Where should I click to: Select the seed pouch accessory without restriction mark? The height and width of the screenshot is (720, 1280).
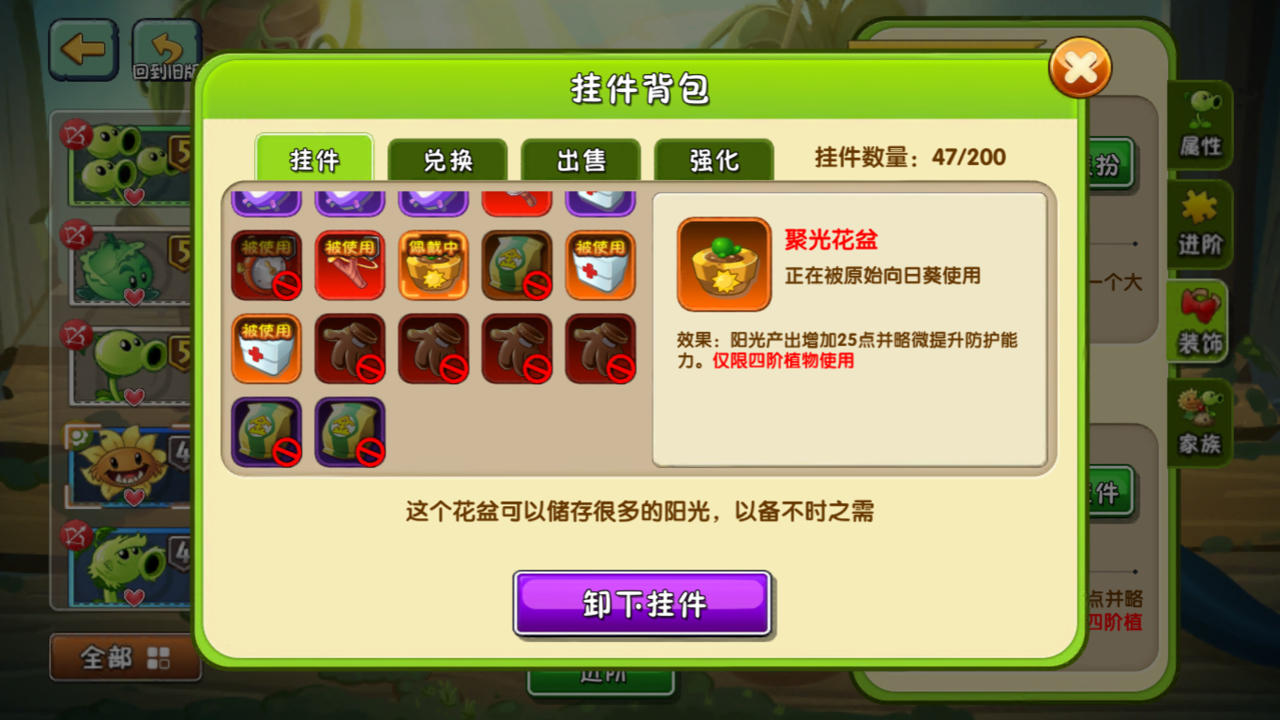point(517,265)
